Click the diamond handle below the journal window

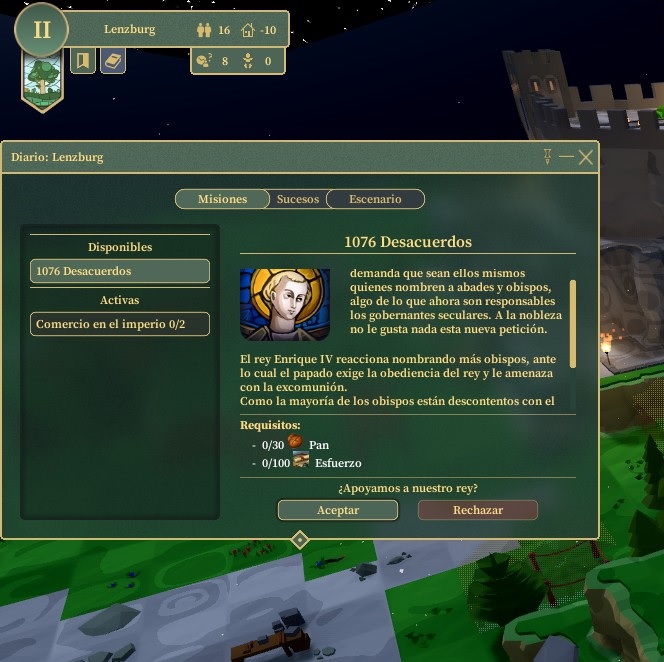[x=299, y=540]
